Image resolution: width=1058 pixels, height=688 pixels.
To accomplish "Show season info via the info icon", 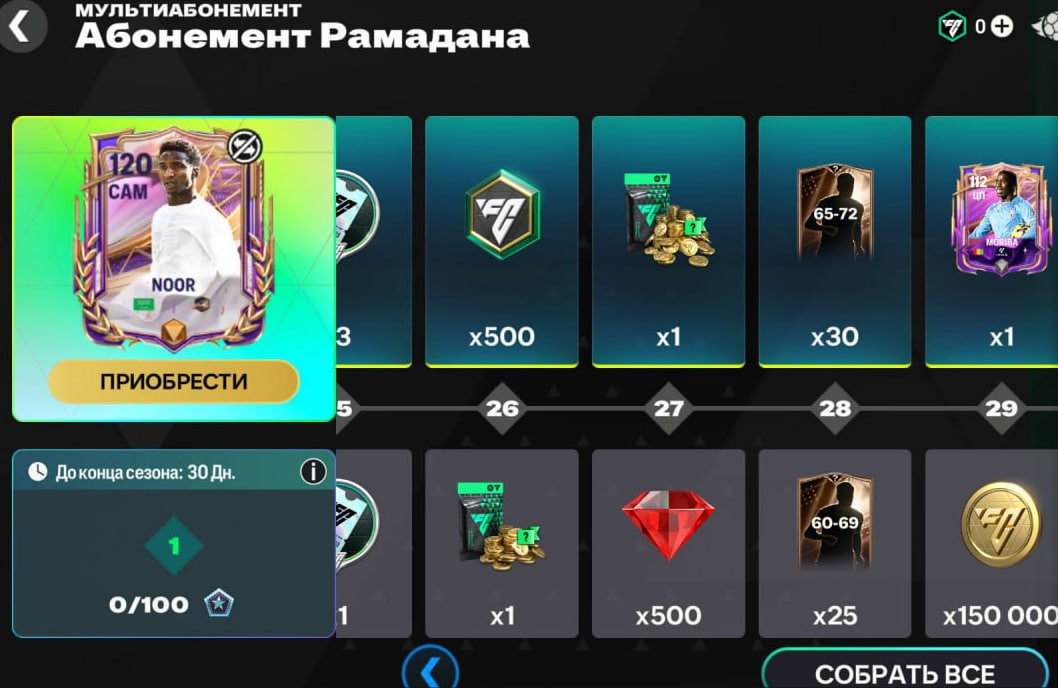I will [313, 471].
